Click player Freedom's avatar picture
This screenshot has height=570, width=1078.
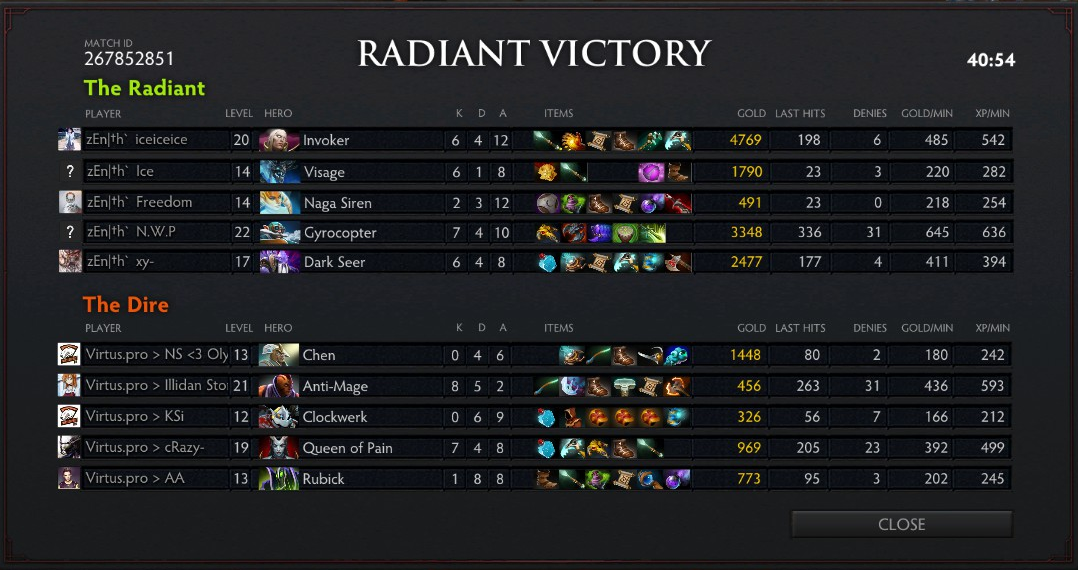pos(69,202)
